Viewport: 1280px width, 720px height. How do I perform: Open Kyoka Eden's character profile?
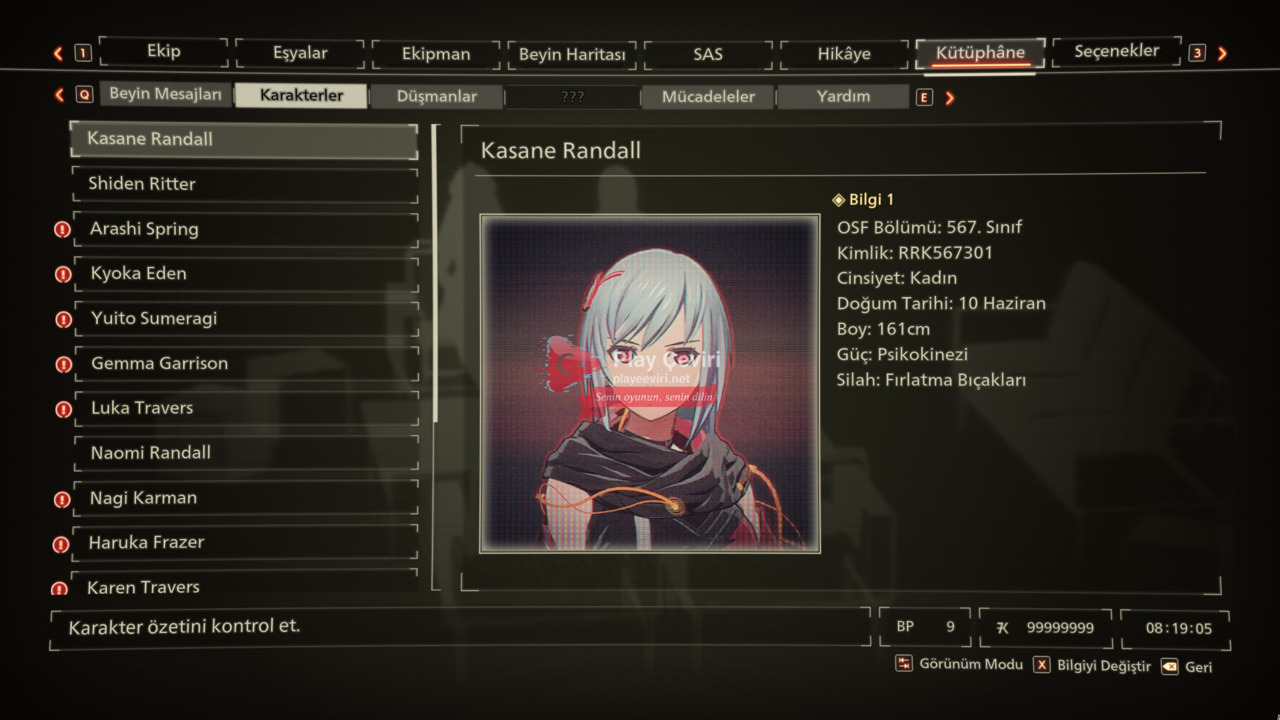244,274
